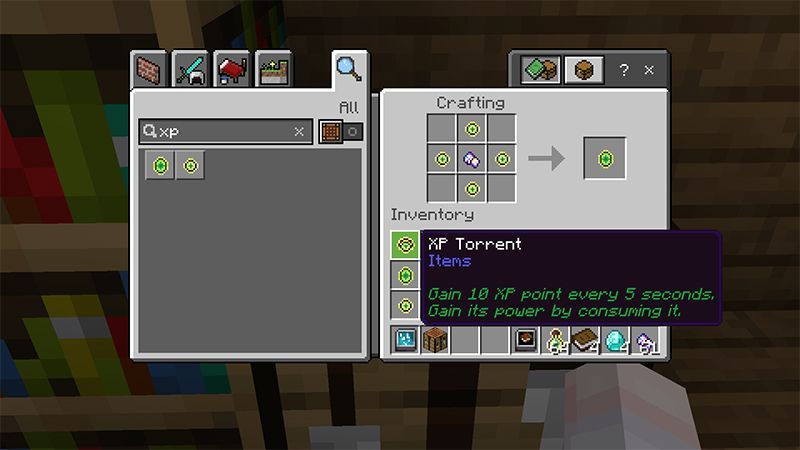
Task: Toggle the craftable filter switch
Action: coord(340,131)
